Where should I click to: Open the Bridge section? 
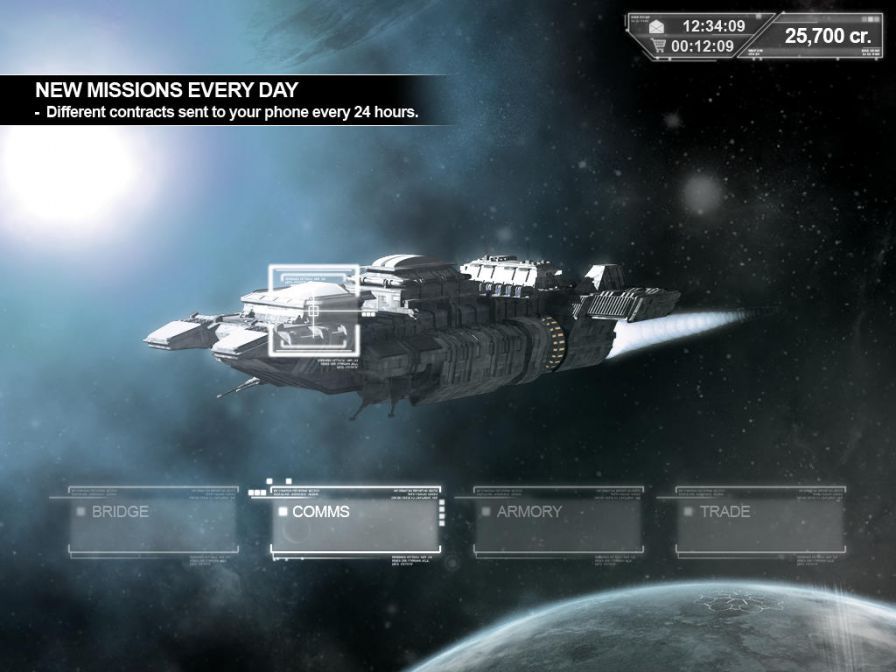click(x=153, y=521)
